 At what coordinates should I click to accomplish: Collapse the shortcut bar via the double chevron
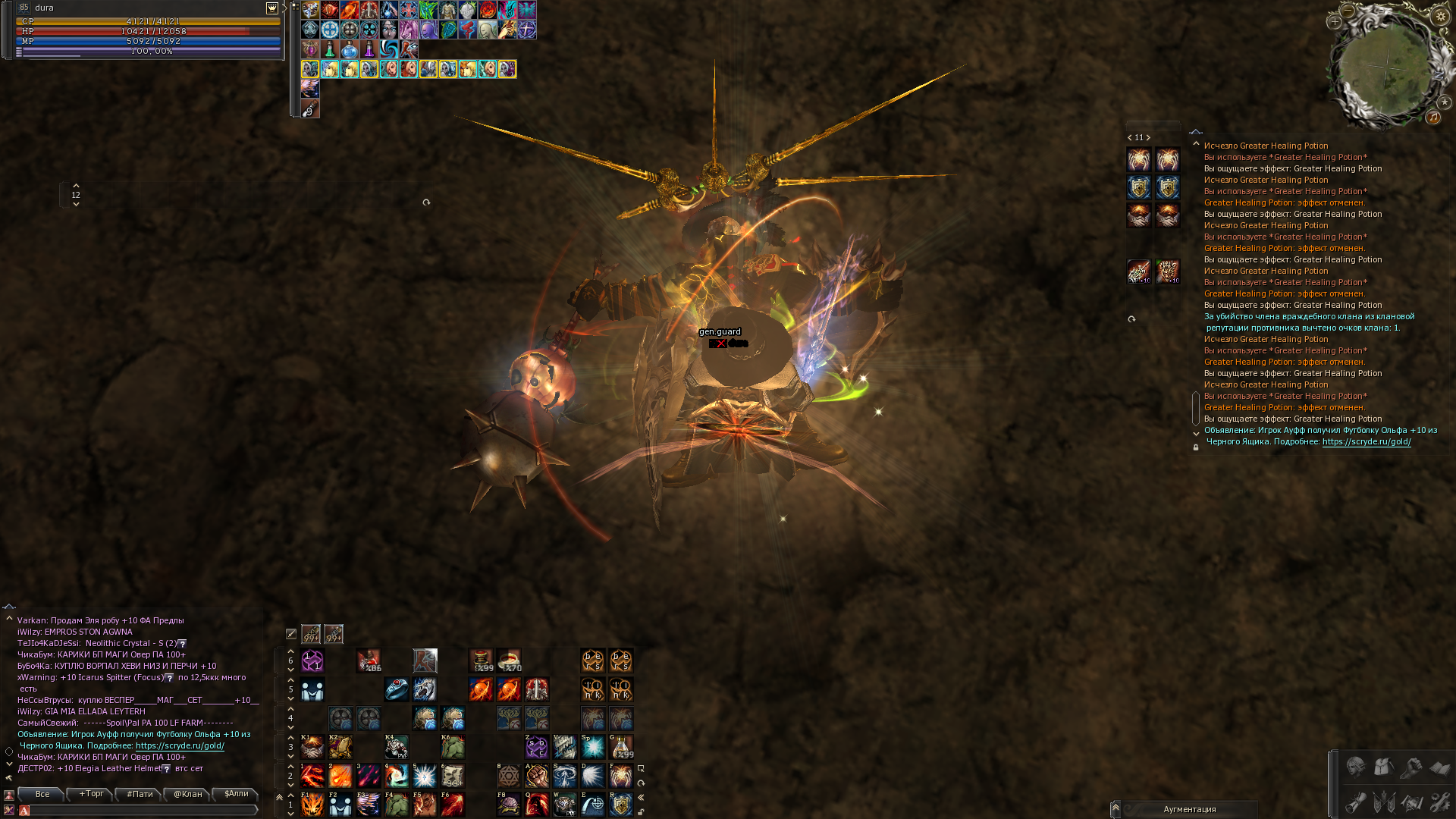tap(641, 799)
